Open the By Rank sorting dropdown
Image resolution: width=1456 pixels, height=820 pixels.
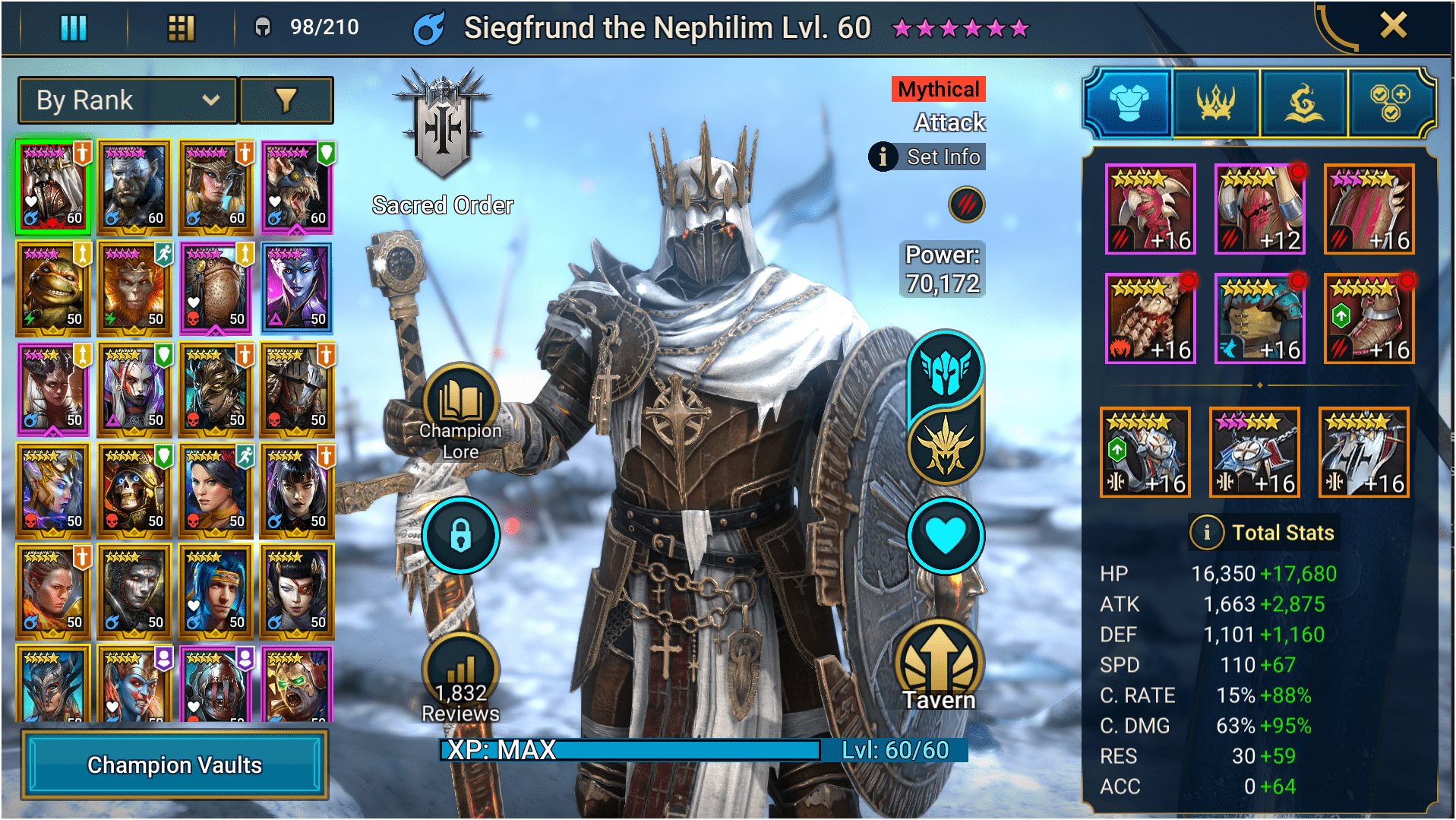[126, 100]
